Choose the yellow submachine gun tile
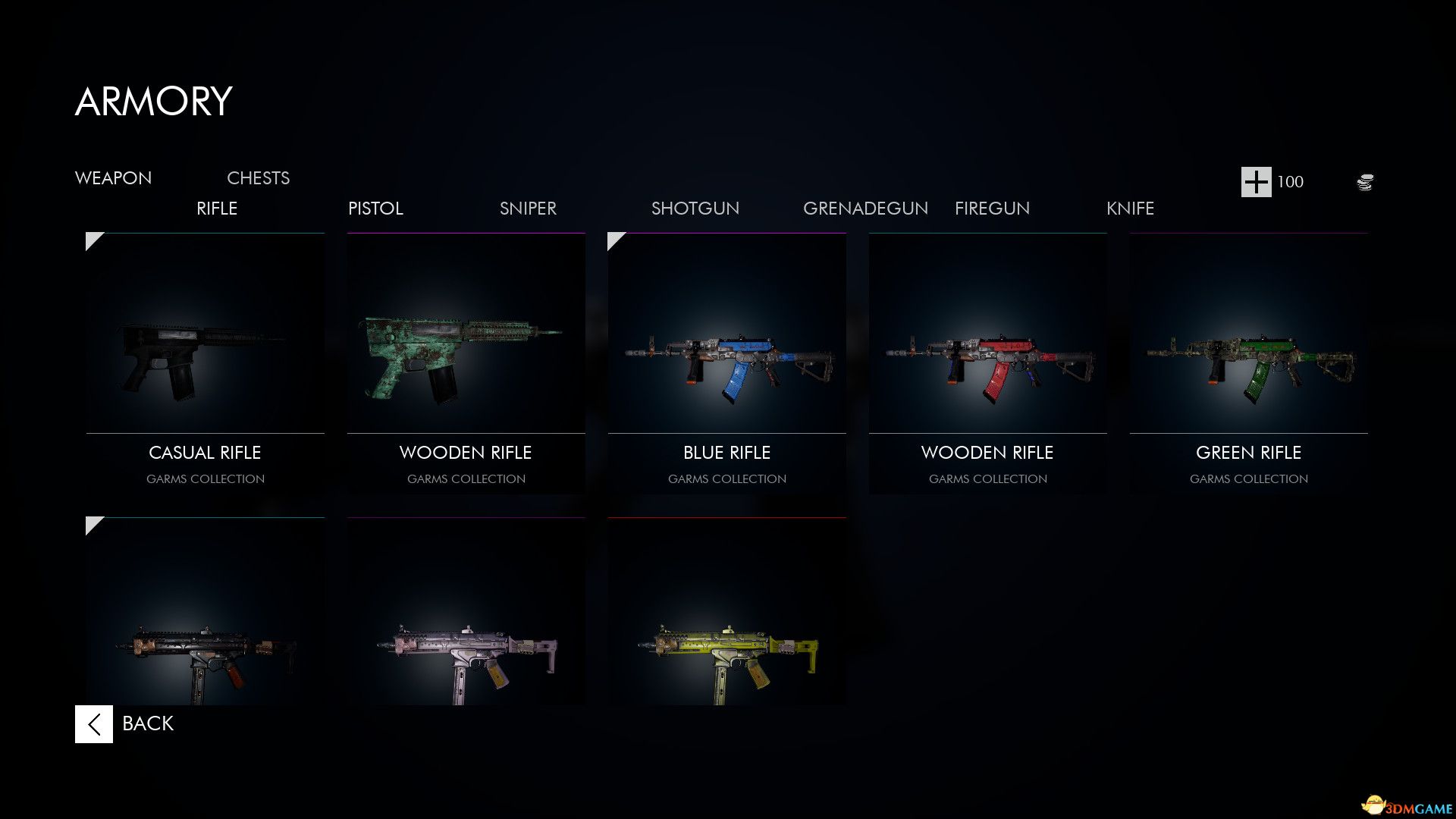 click(726, 614)
